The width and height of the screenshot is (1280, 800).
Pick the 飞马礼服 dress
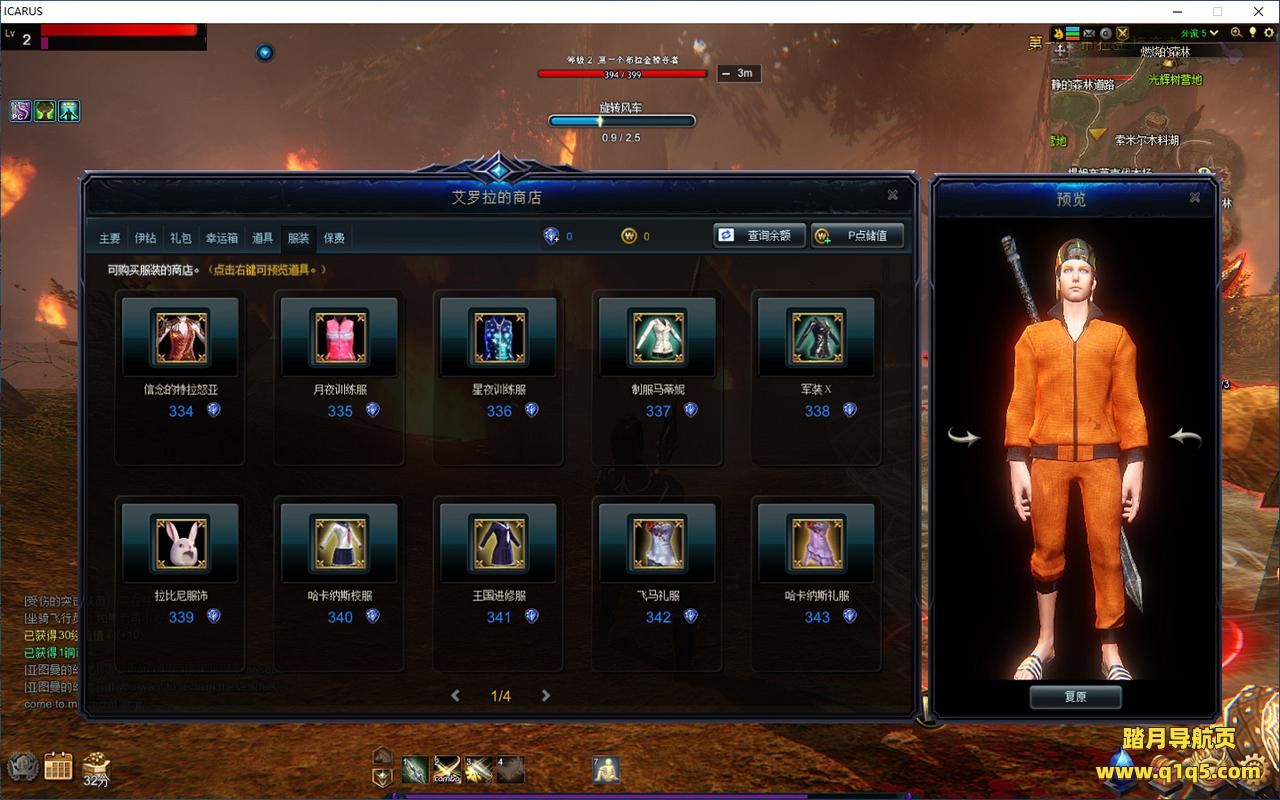(658, 543)
